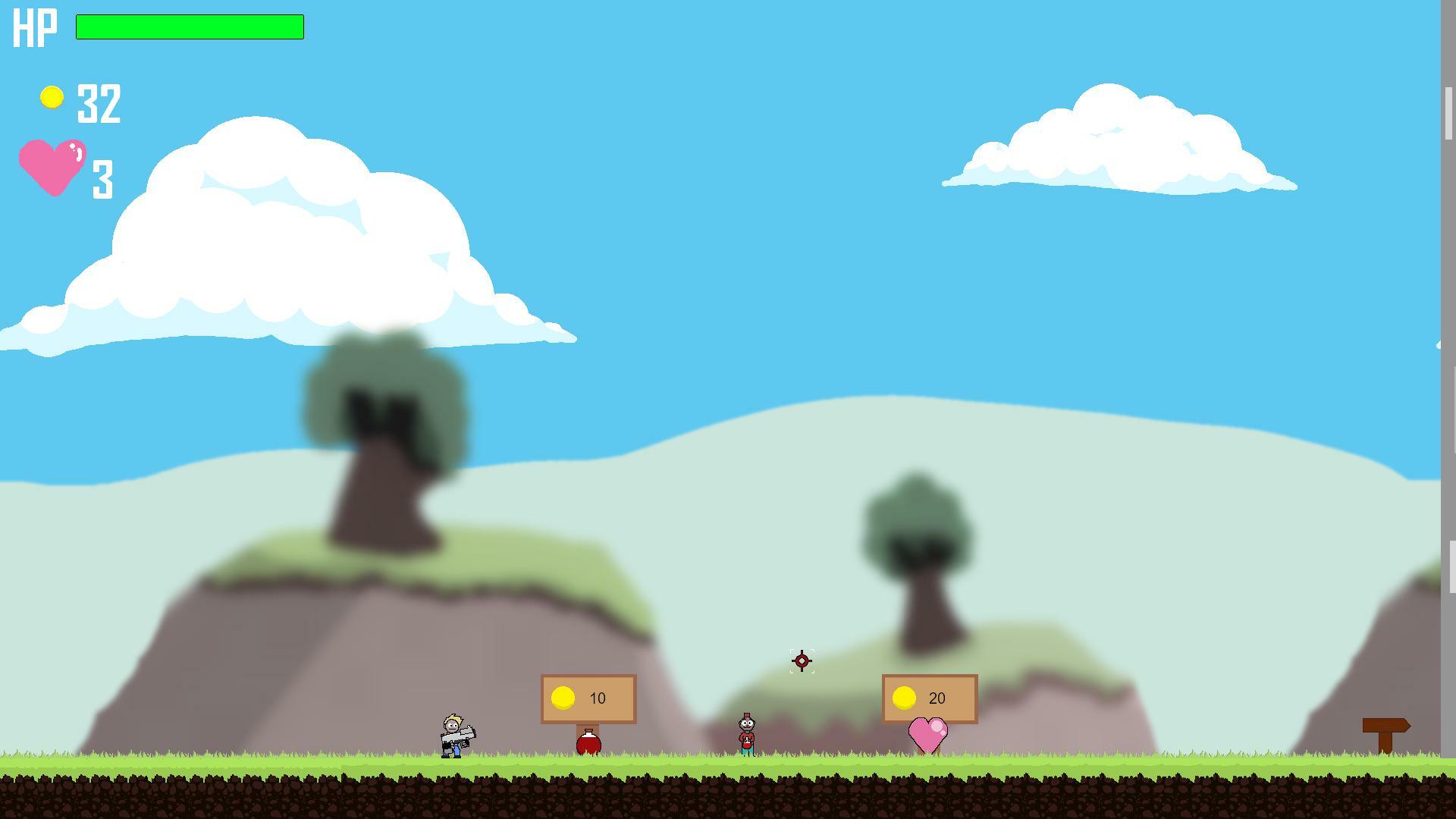Click the 20-coin price signboard
This screenshot has height=819, width=1456.
929,698
